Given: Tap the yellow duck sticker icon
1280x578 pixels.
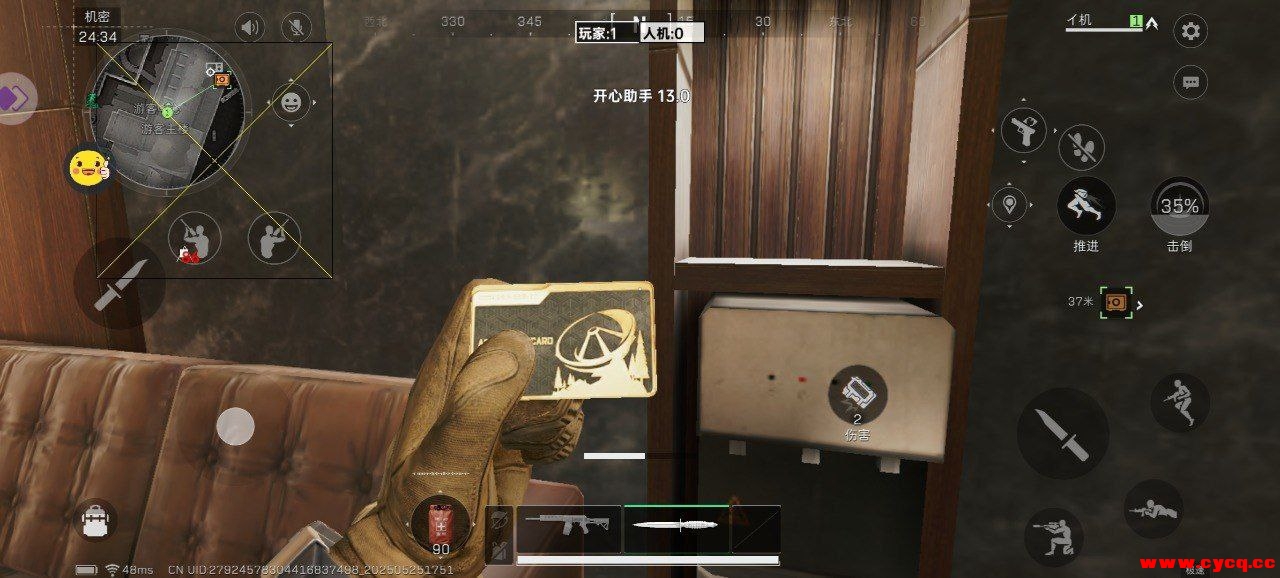Looking at the screenshot, I should pyautogui.click(x=87, y=168).
